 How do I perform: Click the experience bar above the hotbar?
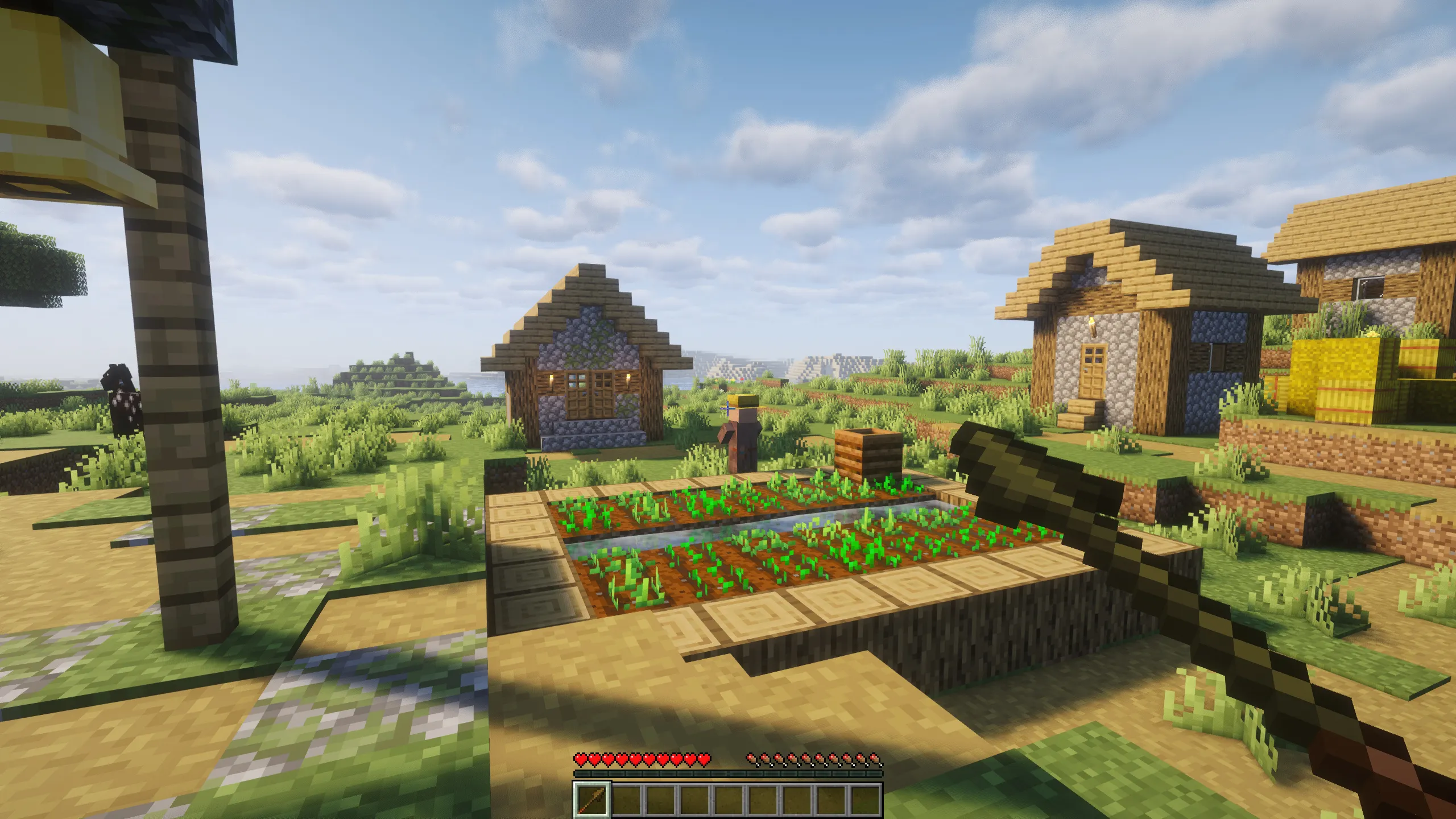click(728, 772)
